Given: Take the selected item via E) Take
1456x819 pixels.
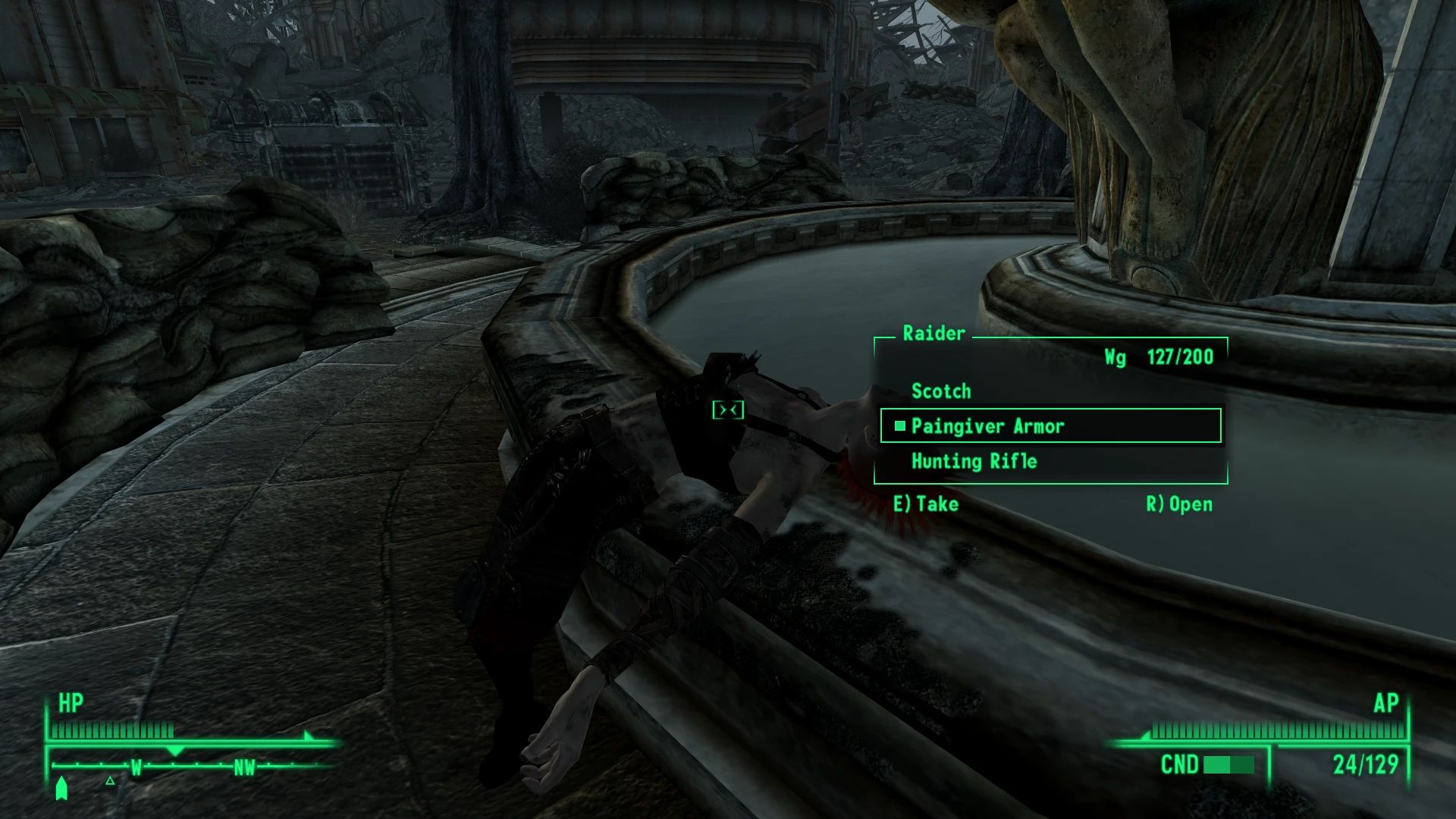Looking at the screenshot, I should (x=927, y=504).
